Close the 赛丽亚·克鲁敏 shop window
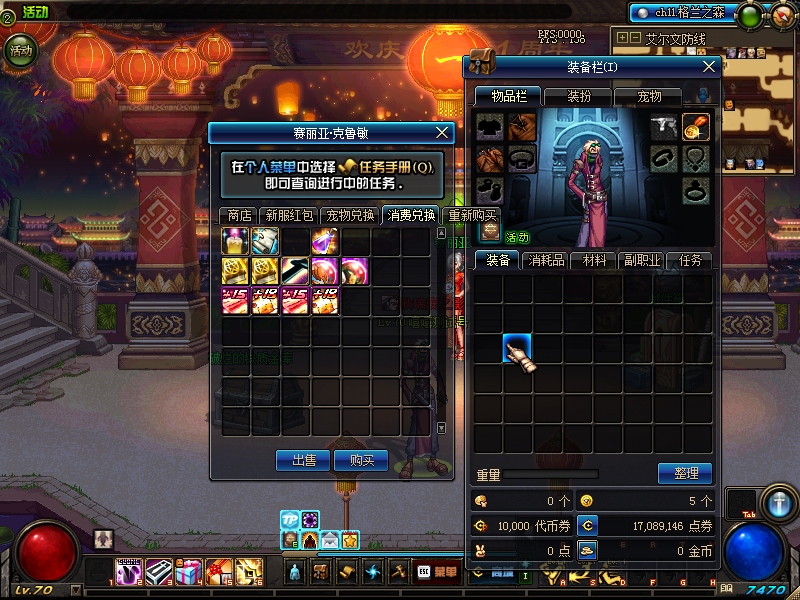Screen dimensions: 800x600 (x=444, y=132)
